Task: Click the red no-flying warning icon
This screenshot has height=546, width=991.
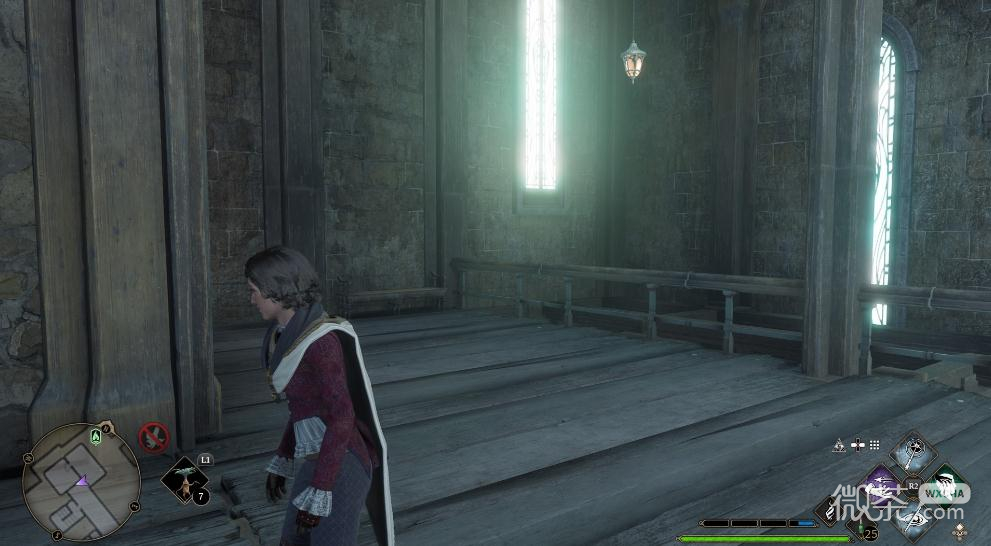Action: tap(154, 437)
